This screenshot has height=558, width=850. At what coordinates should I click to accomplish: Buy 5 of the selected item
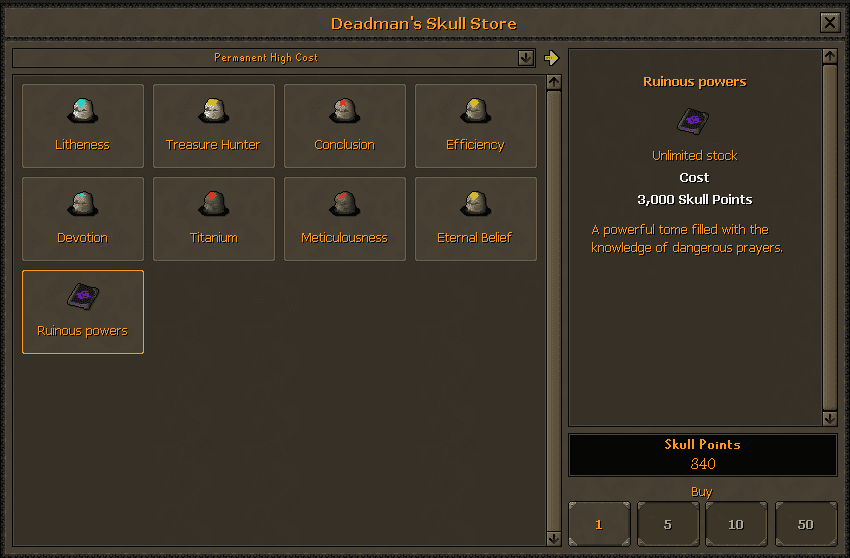pyautogui.click(x=668, y=524)
